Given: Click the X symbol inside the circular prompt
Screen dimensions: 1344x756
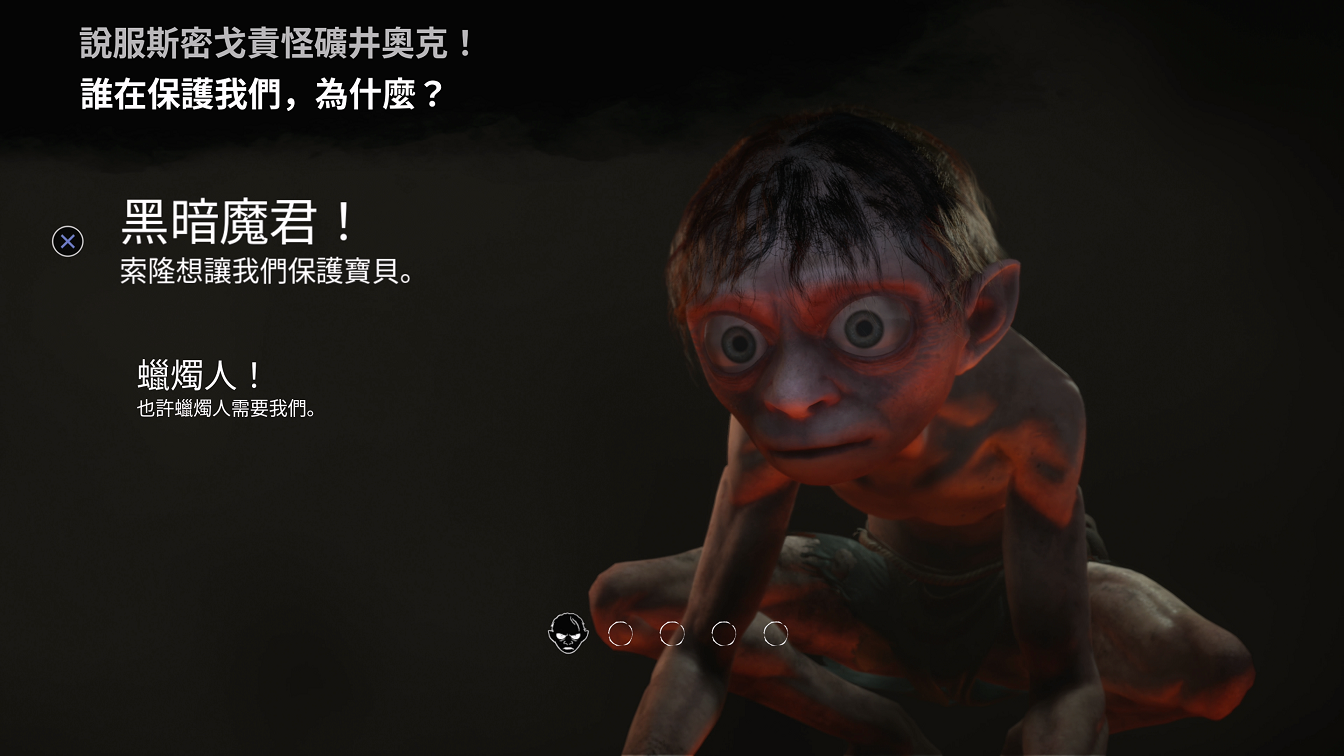Looking at the screenshot, I should point(66,239).
